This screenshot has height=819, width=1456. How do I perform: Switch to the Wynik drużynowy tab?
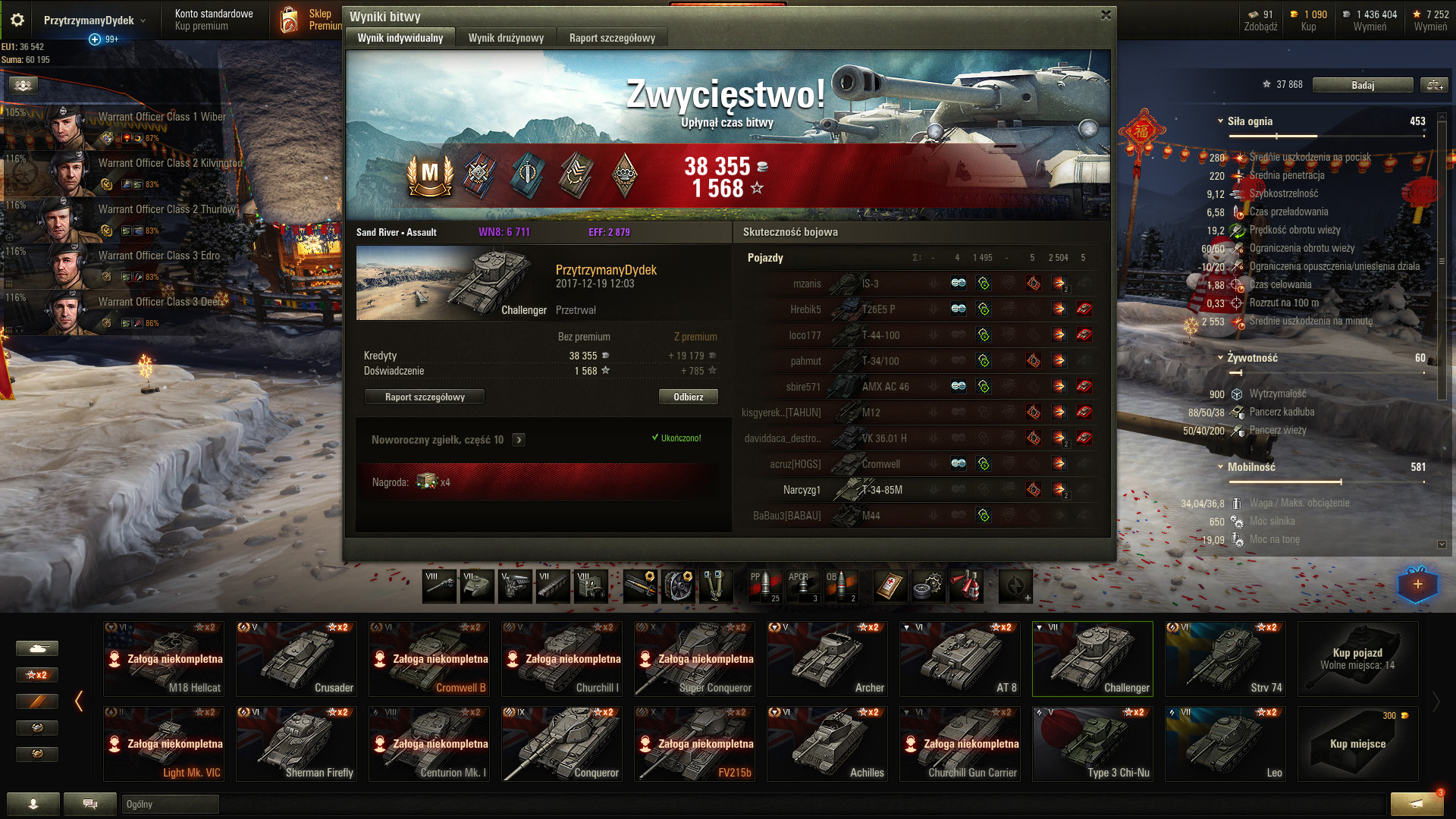click(506, 38)
